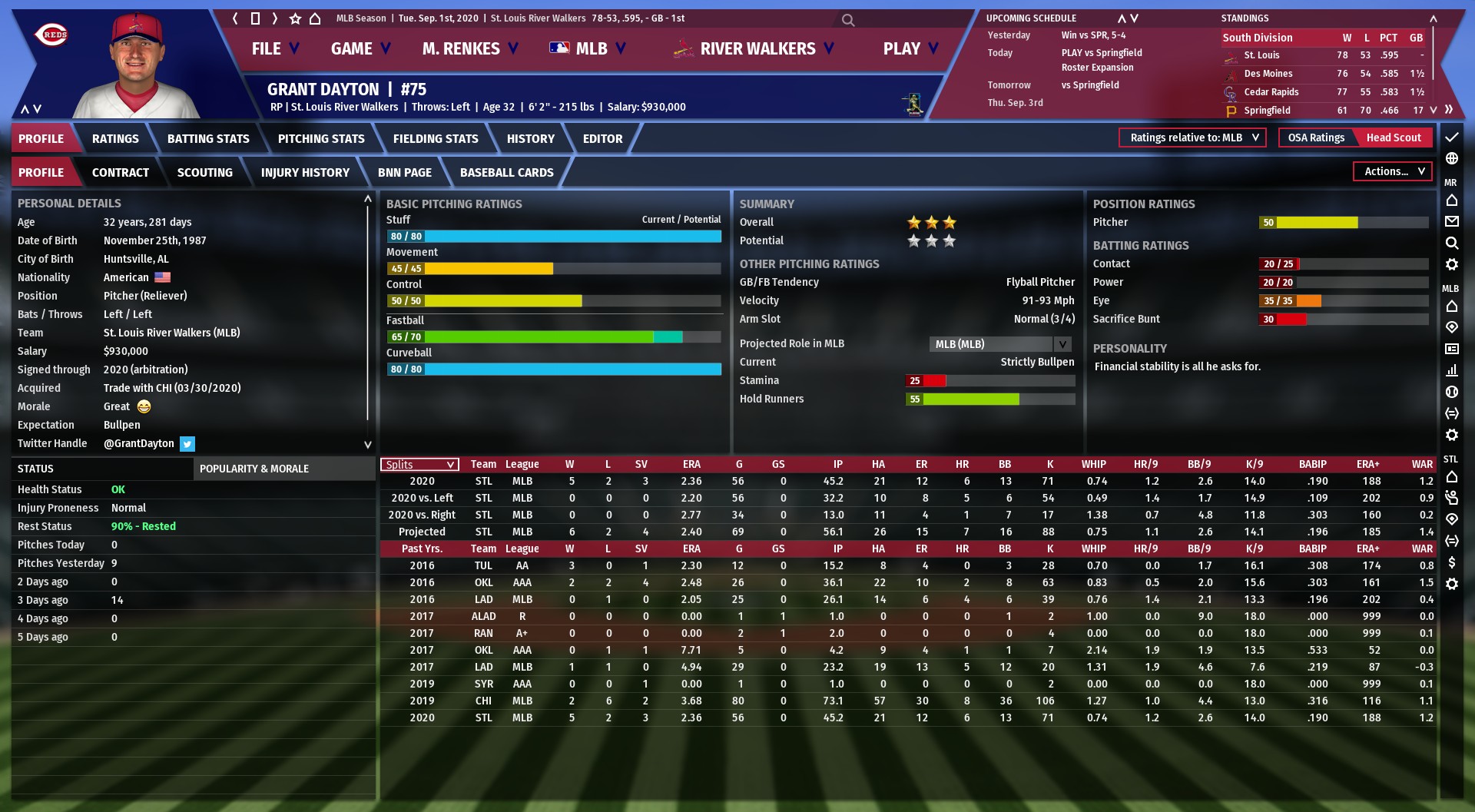This screenshot has width=1475, height=812.
Task: Switch to the POPULARITY & MORALE tab
Action: tap(254, 469)
